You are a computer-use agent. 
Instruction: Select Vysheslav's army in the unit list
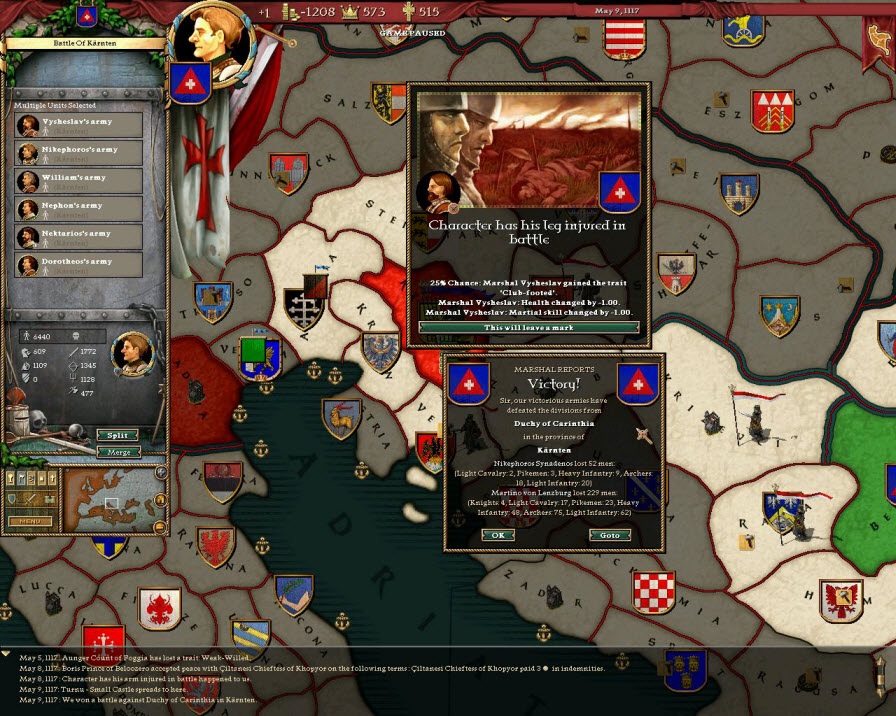tap(79, 126)
